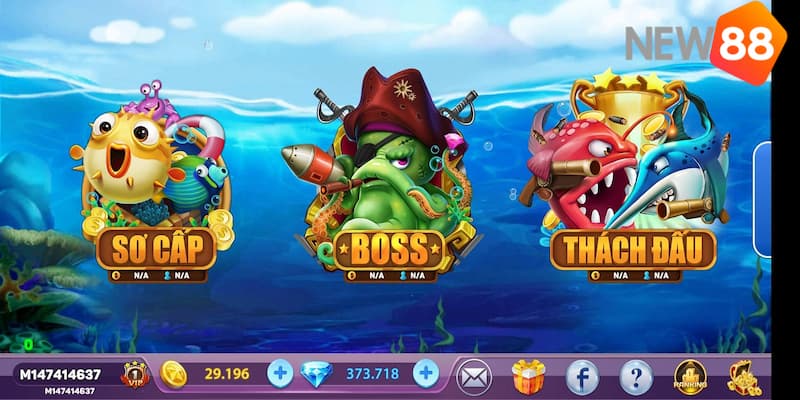Open the gift box rewards
The height and width of the screenshot is (400, 800).
click(528, 376)
